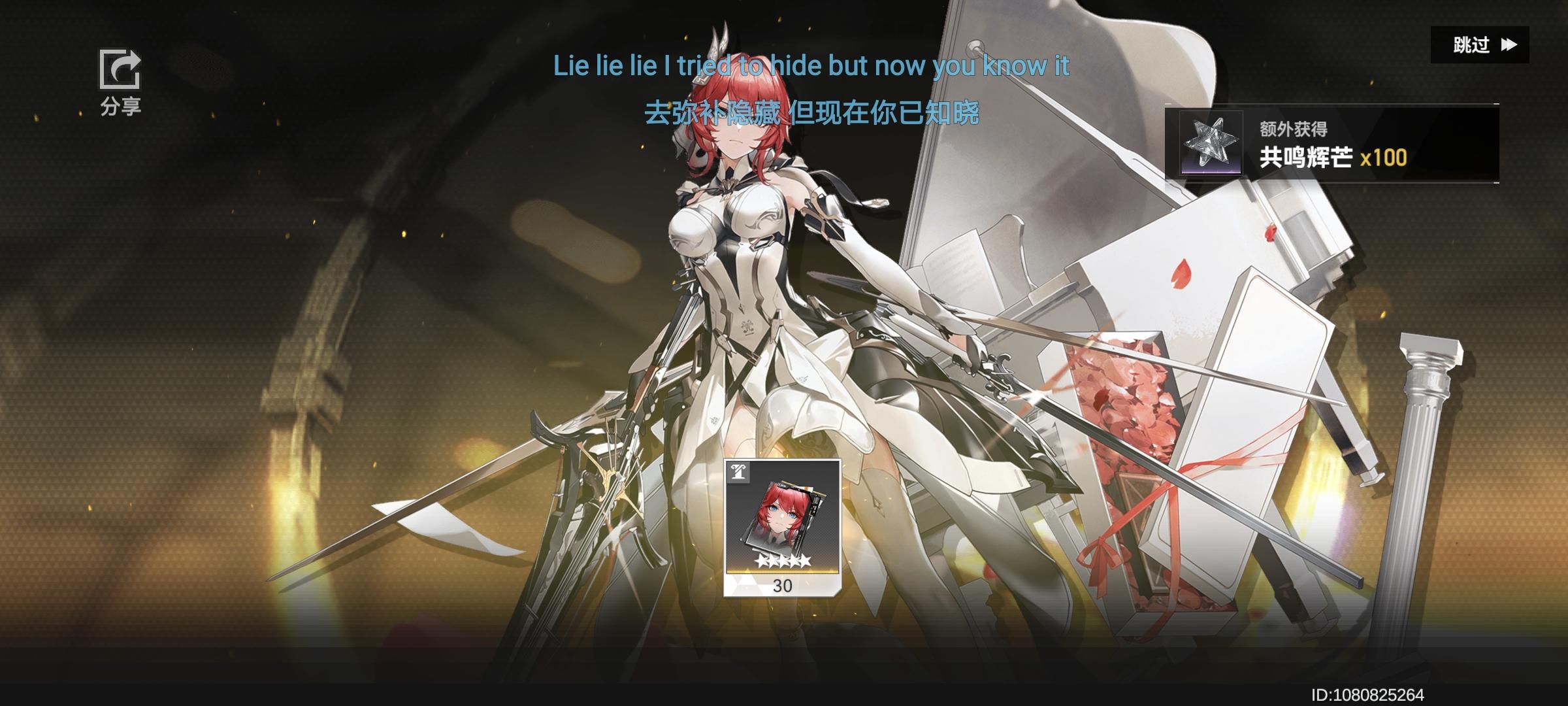Click the 分享 label text
Viewport: 1568px width, 706px height.
click(x=121, y=107)
